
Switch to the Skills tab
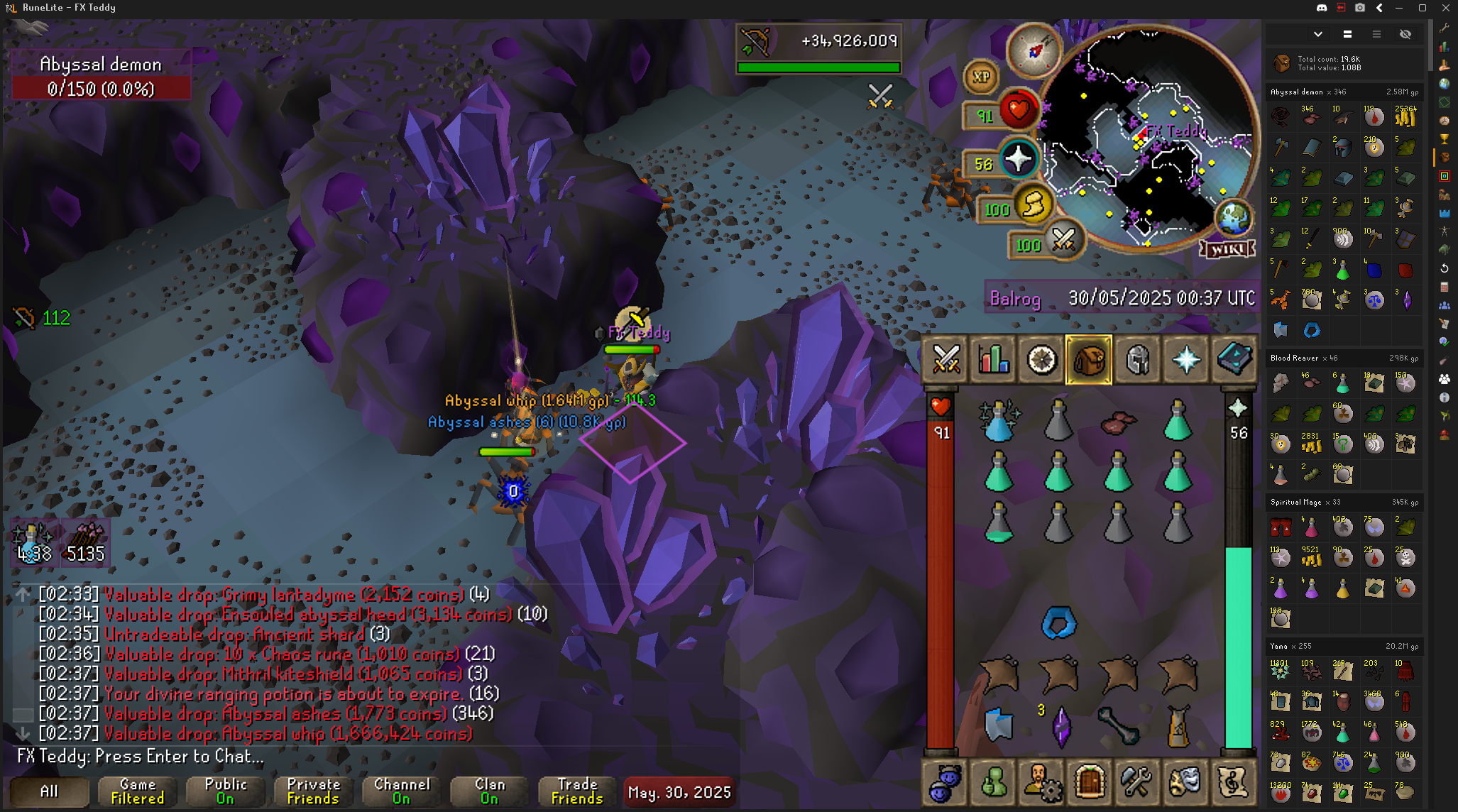(993, 359)
